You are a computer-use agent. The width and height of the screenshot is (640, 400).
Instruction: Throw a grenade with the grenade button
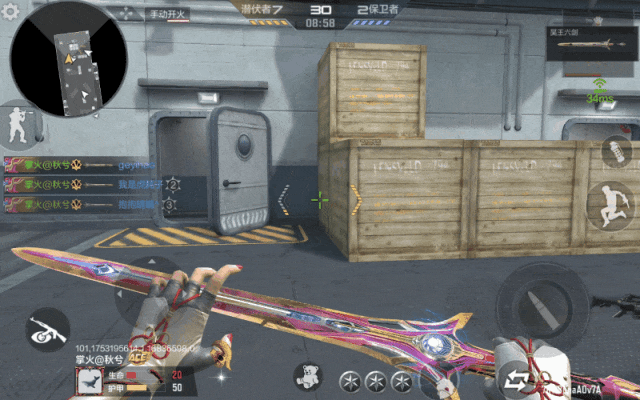[x=615, y=152]
